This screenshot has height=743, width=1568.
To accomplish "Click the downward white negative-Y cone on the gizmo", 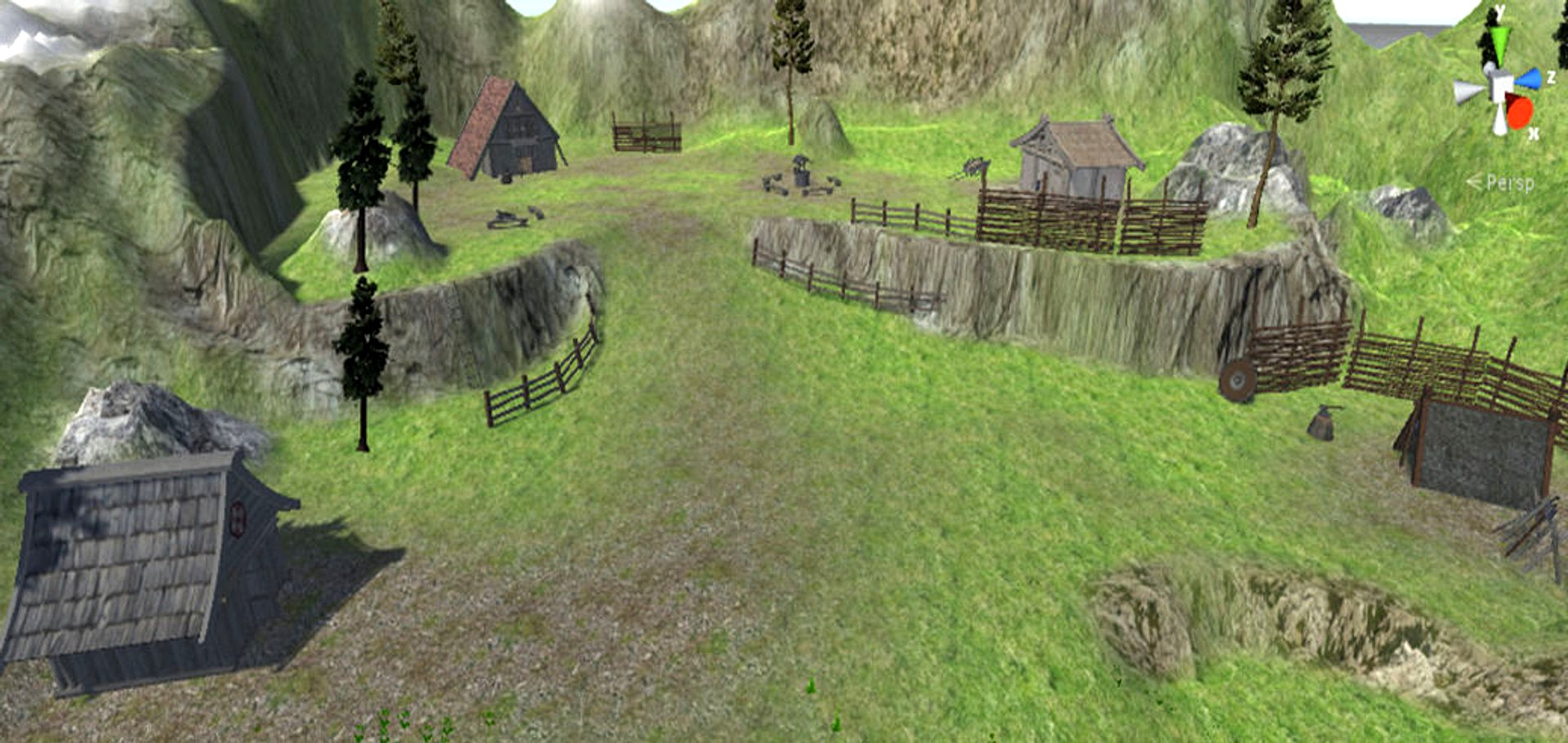I will point(1499,119).
